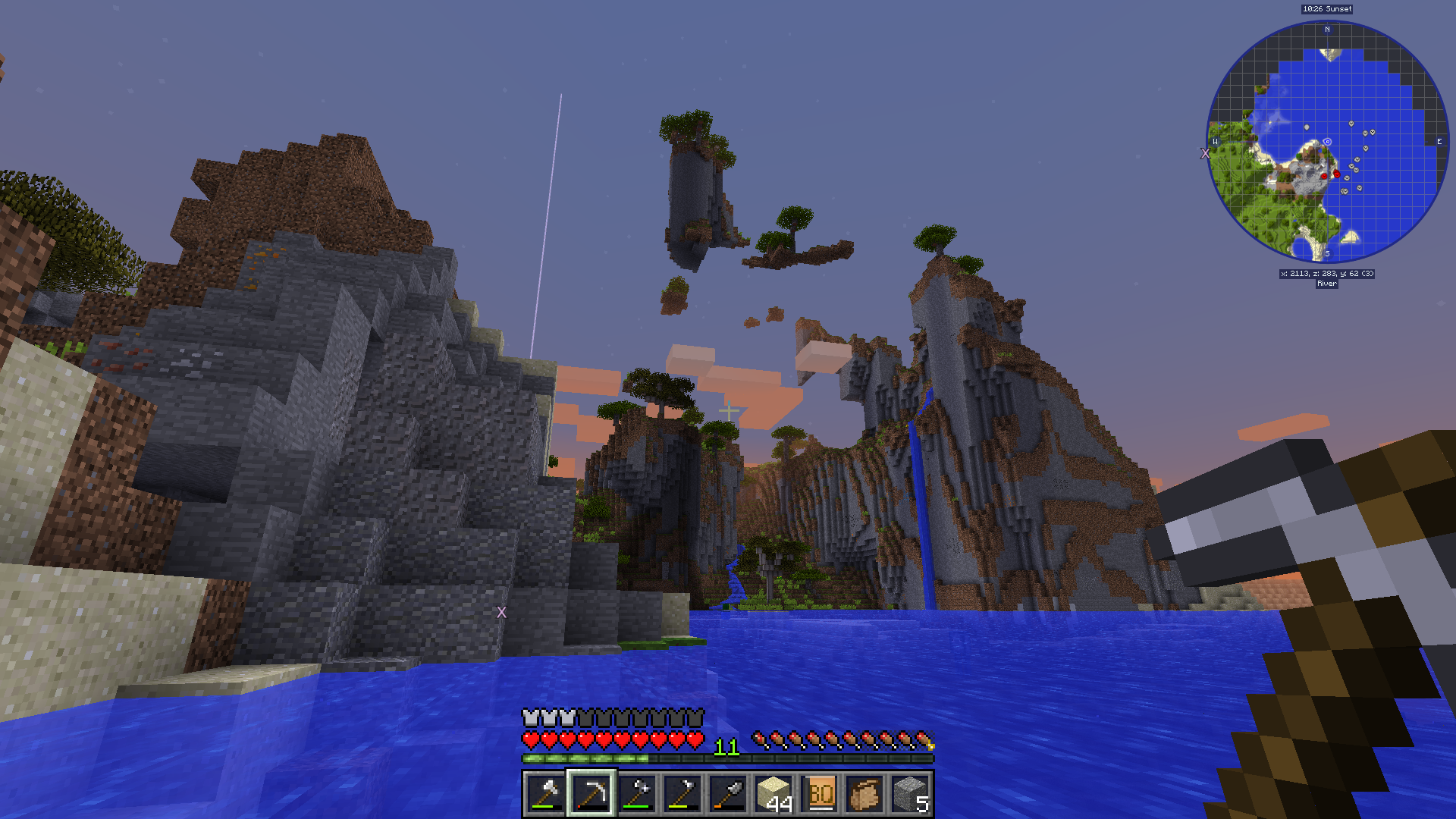Select the sandstone block stack of 44

(x=774, y=793)
